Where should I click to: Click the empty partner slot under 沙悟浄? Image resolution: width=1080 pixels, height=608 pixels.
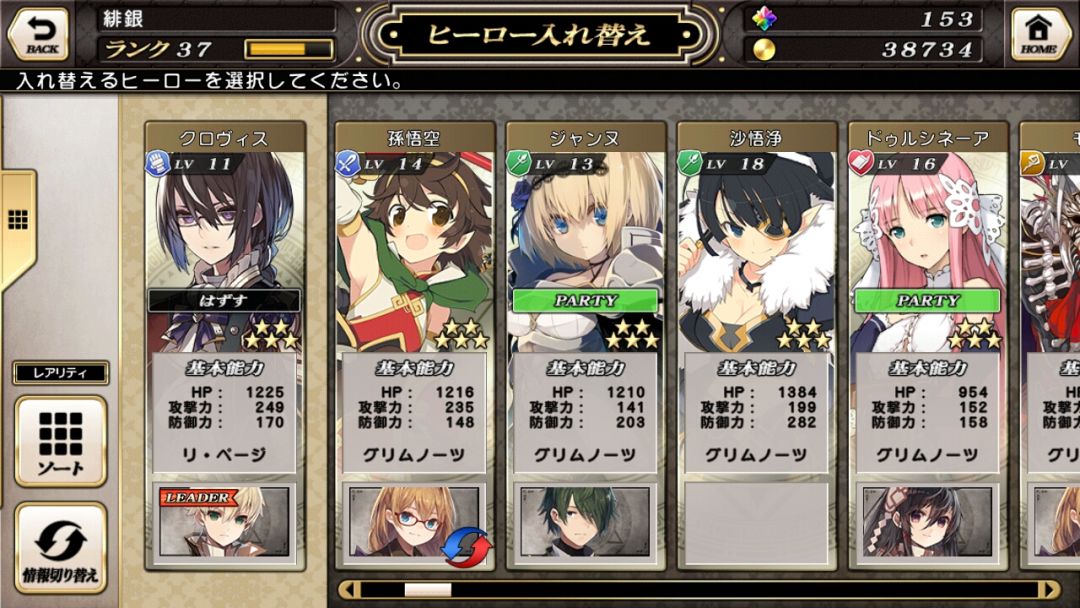(757, 520)
